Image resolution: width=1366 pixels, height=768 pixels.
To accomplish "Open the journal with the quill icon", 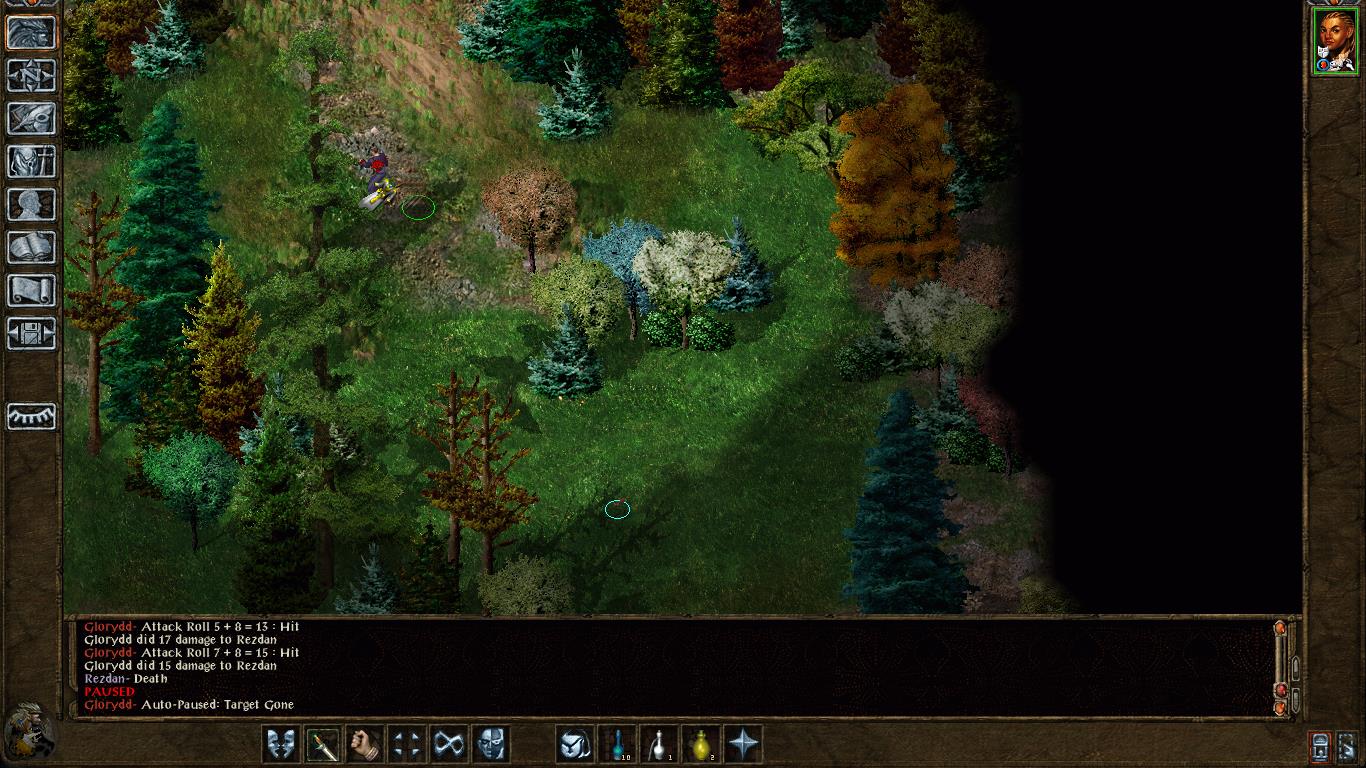I will [x=31, y=118].
